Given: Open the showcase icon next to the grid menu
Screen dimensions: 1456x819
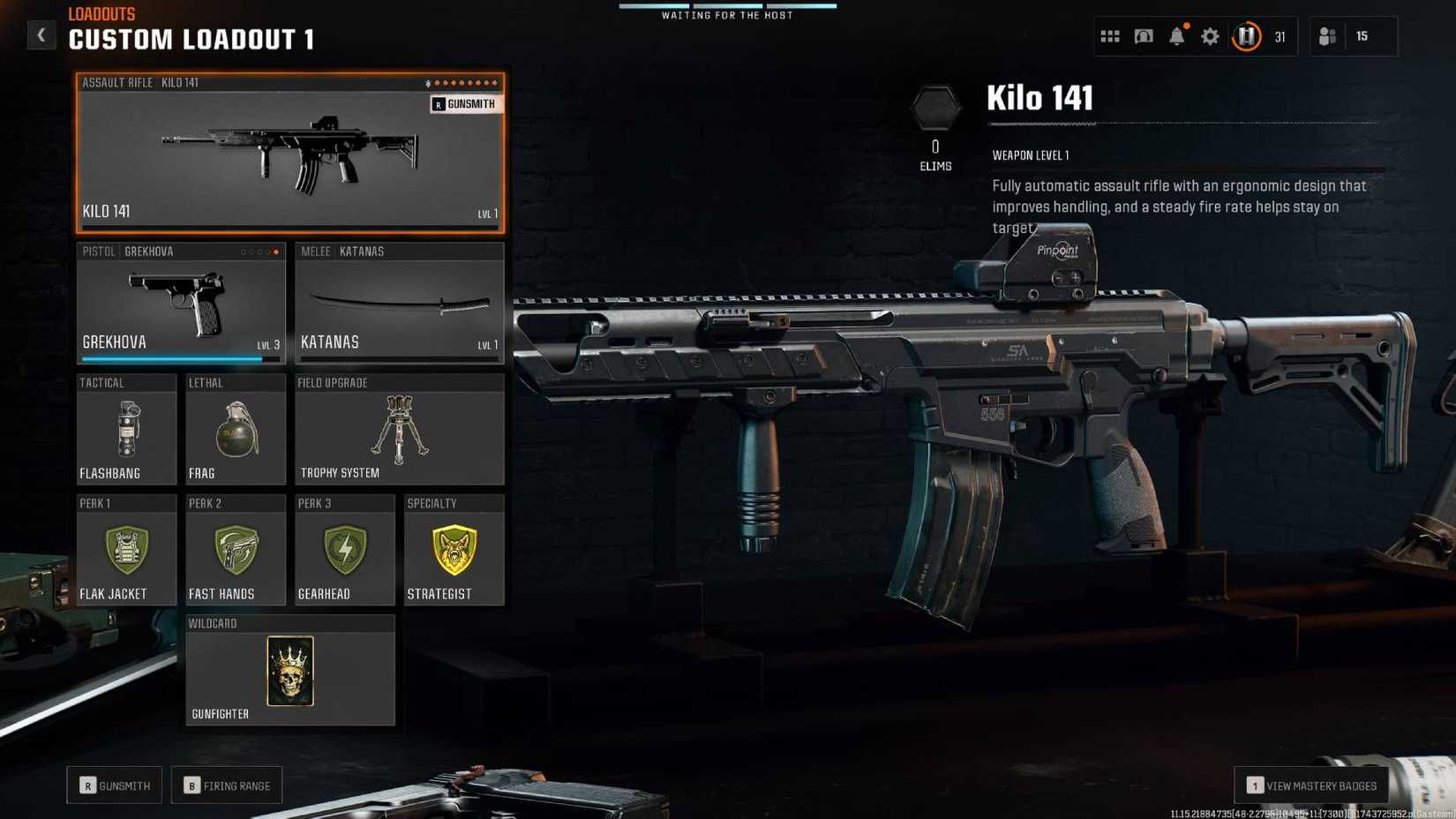Looking at the screenshot, I should (1143, 36).
